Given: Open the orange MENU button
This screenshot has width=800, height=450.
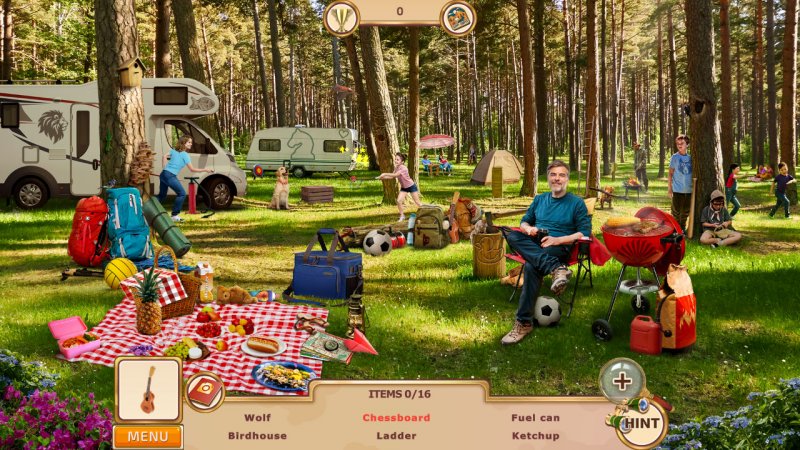Looking at the screenshot, I should [x=147, y=437].
